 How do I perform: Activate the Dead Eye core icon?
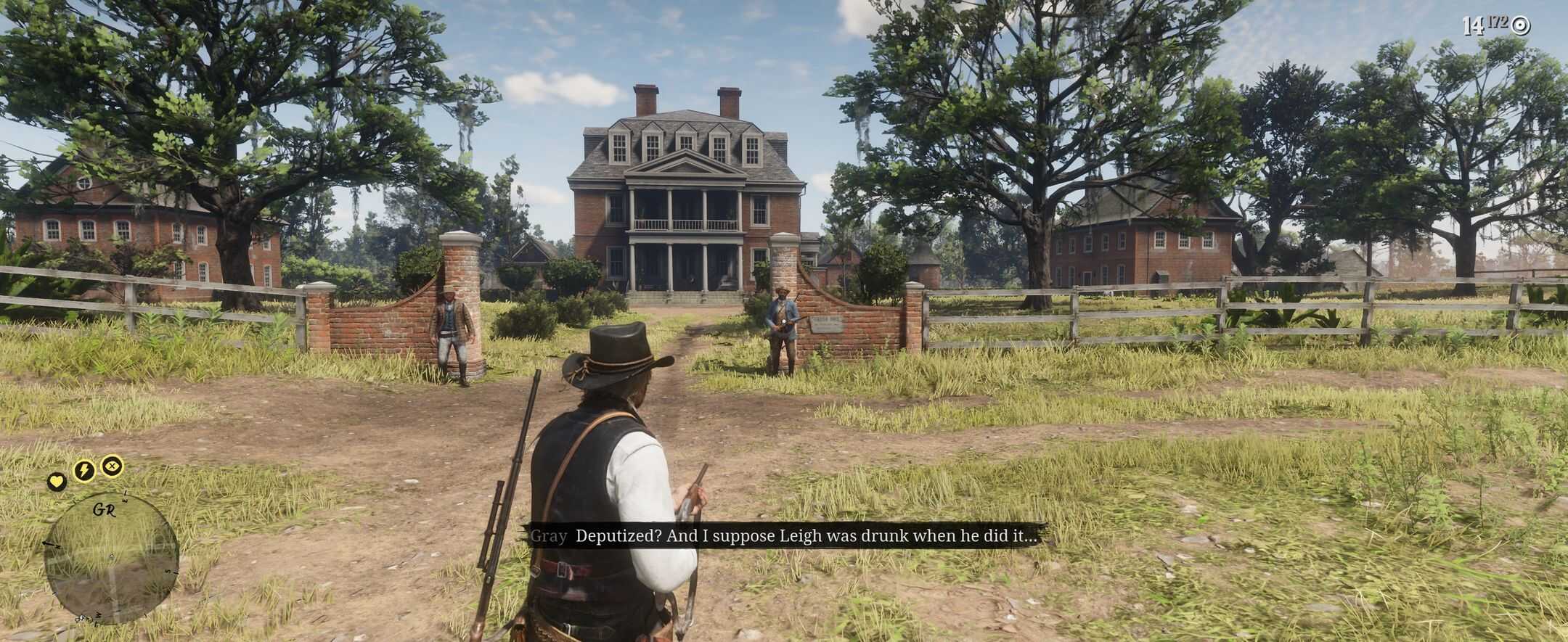click(x=112, y=465)
